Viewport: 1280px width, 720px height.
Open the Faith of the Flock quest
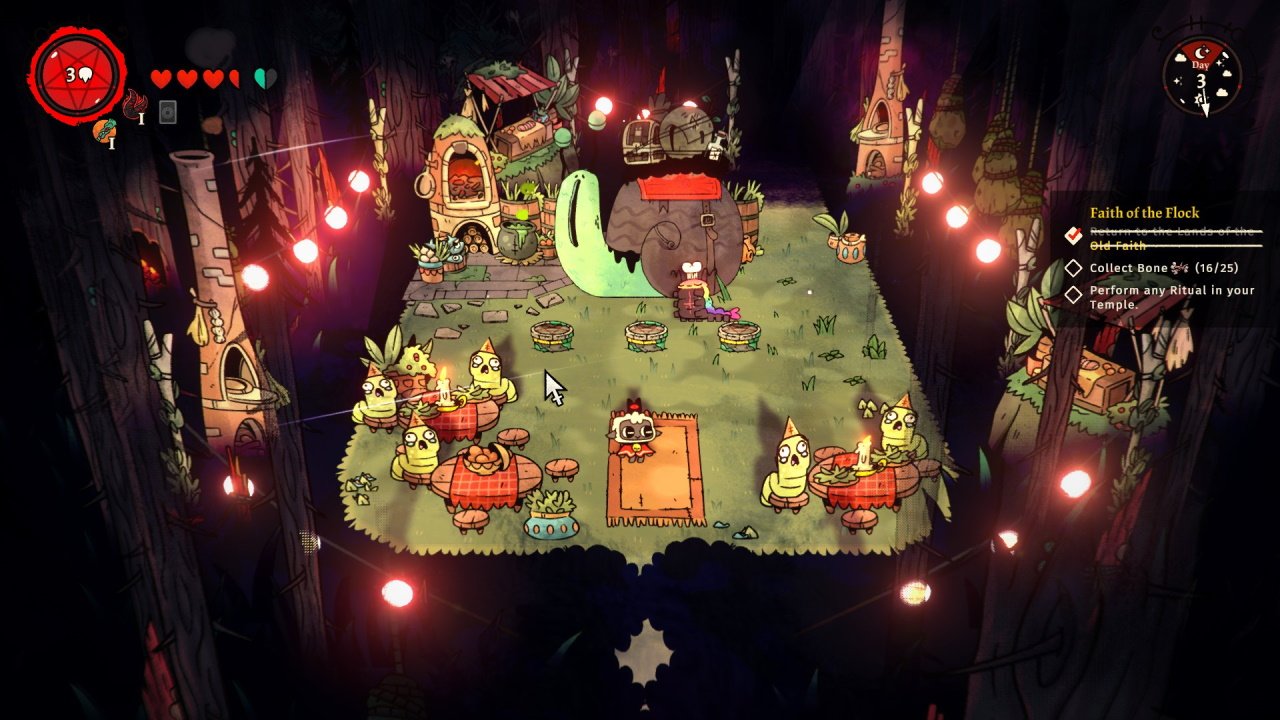[1144, 212]
